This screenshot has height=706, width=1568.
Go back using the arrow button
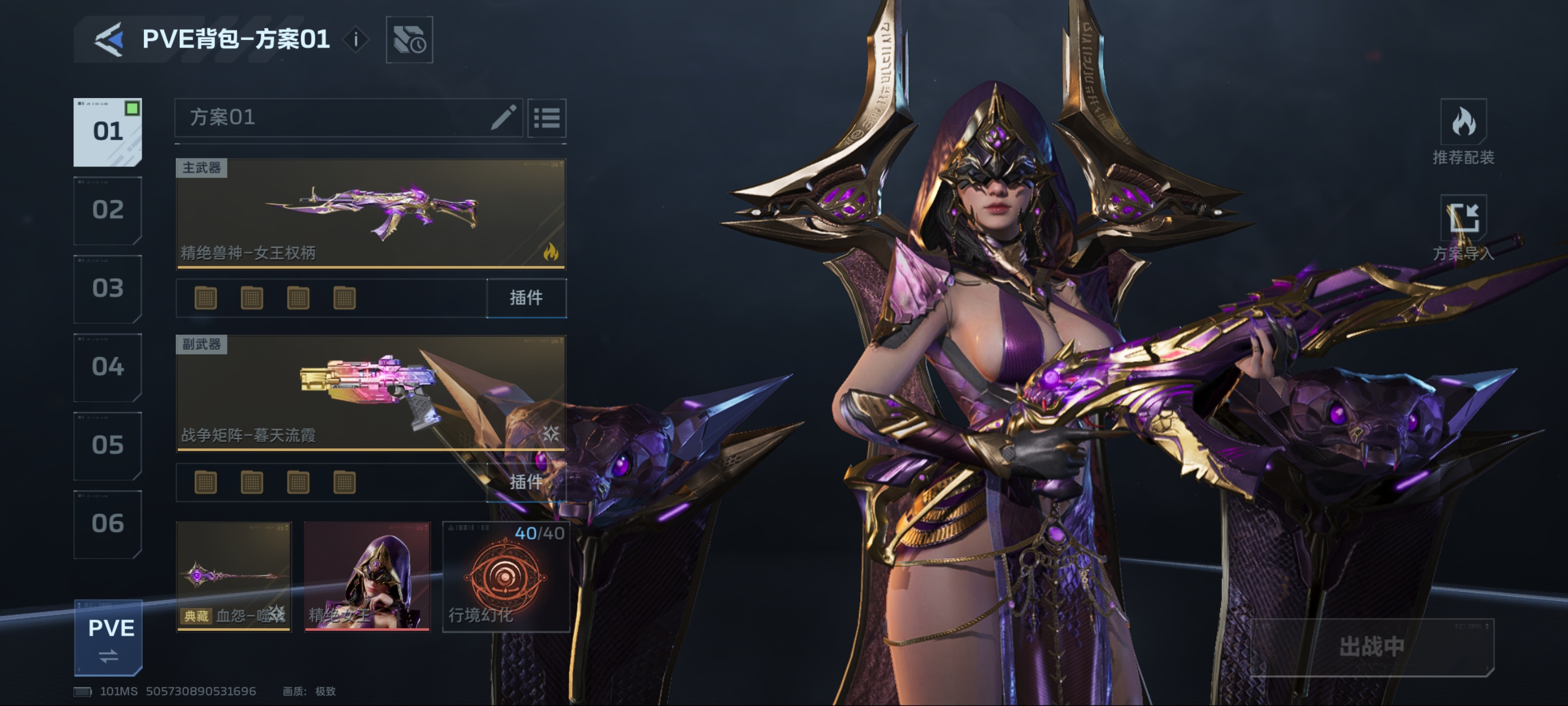[x=110, y=40]
